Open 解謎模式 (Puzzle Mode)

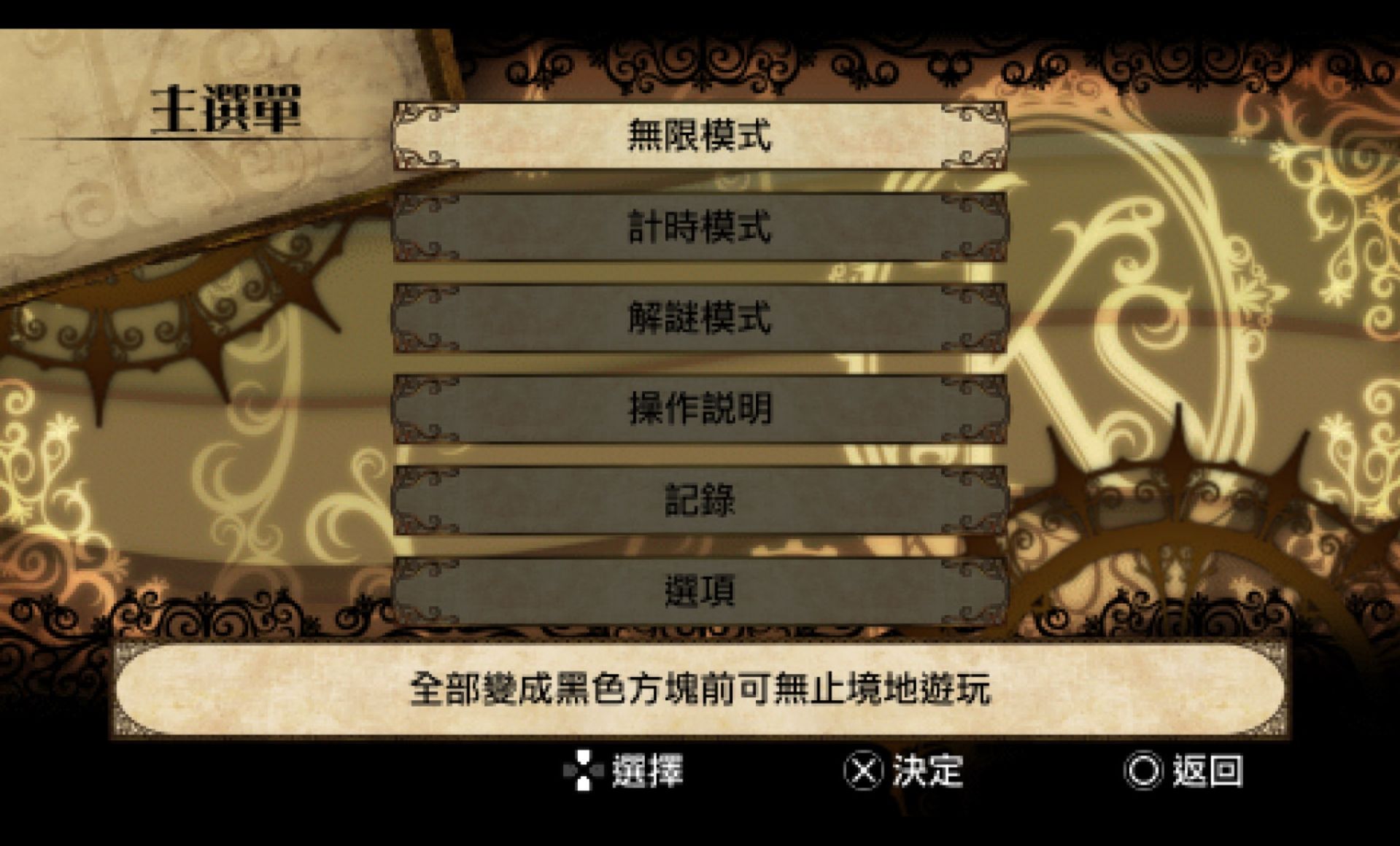click(x=700, y=319)
